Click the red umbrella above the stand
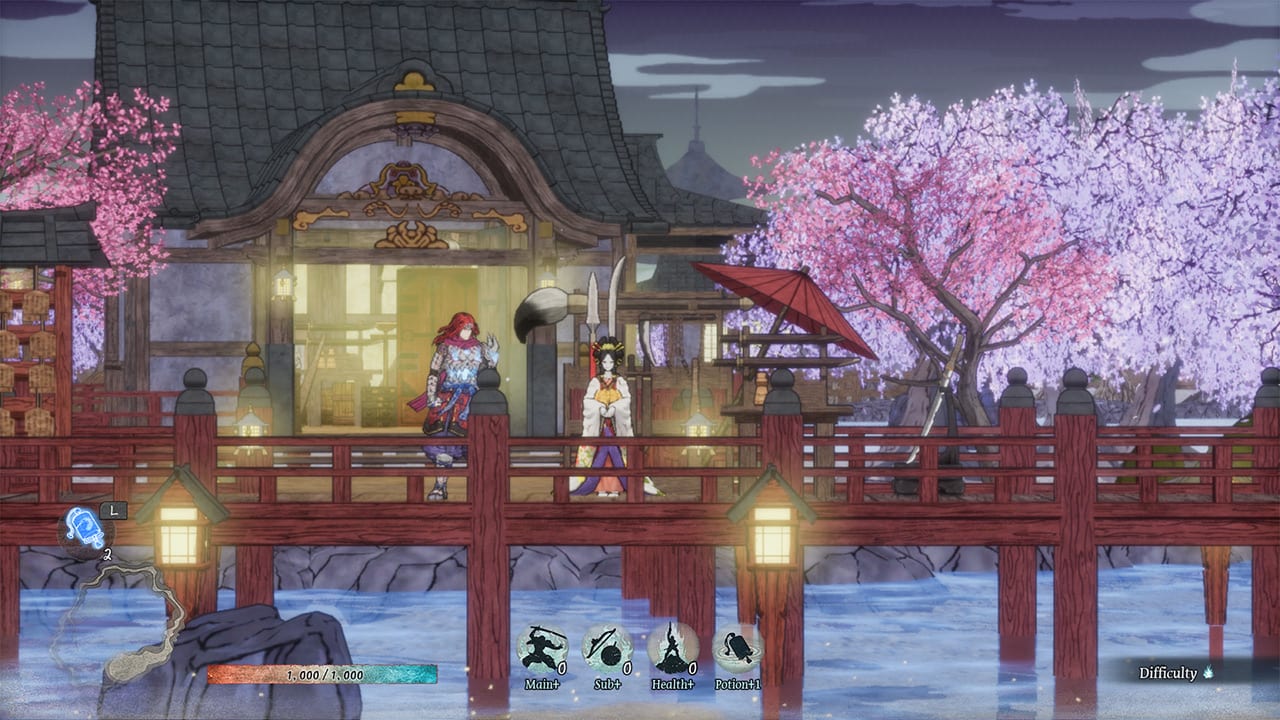Image resolution: width=1280 pixels, height=720 pixels. click(795, 300)
